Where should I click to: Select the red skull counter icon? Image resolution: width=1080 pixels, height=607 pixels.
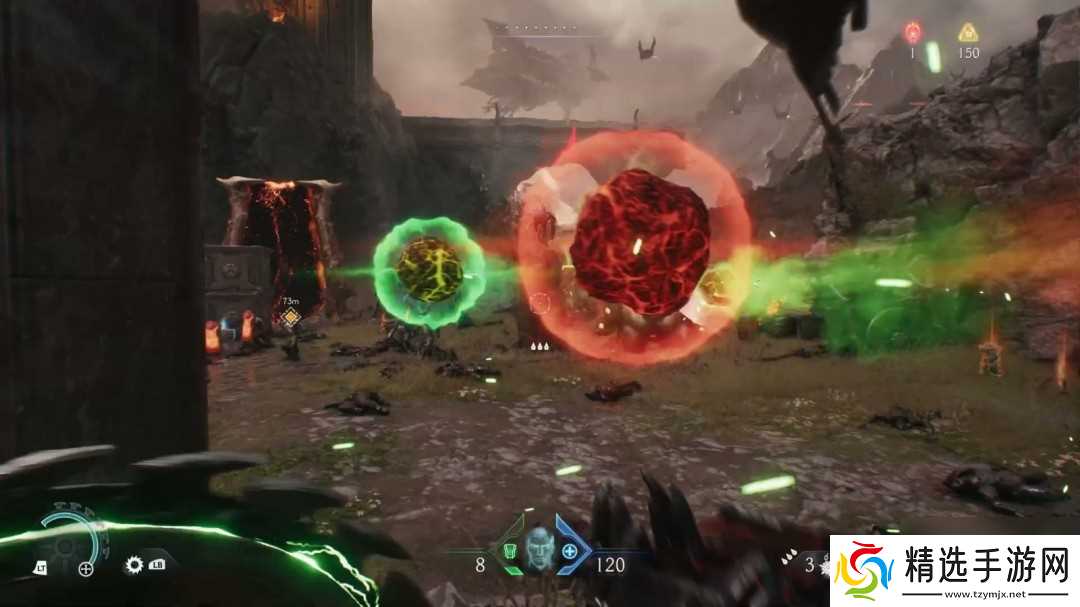(913, 32)
